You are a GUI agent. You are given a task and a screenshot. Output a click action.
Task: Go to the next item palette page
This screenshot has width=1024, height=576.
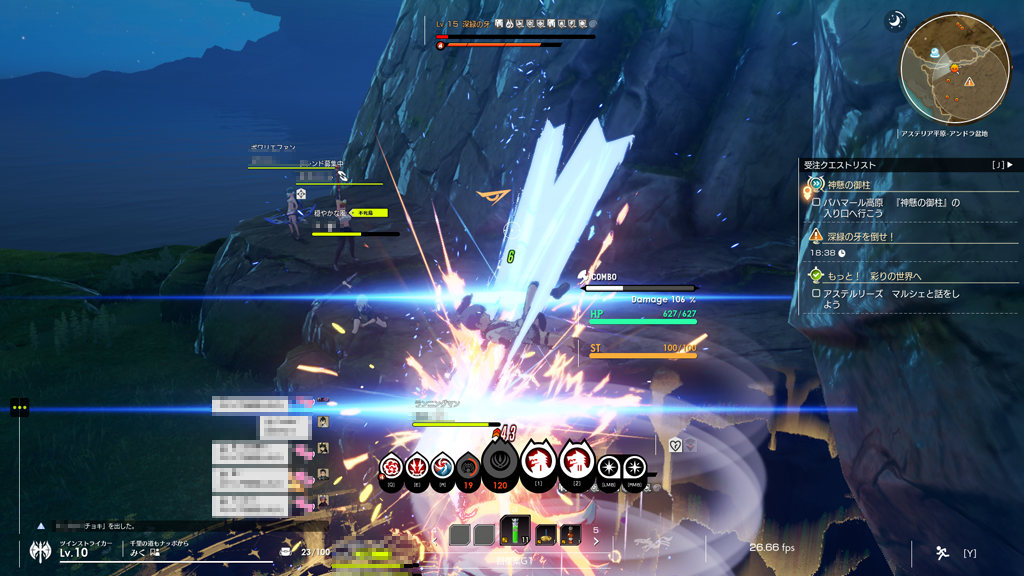[597, 541]
